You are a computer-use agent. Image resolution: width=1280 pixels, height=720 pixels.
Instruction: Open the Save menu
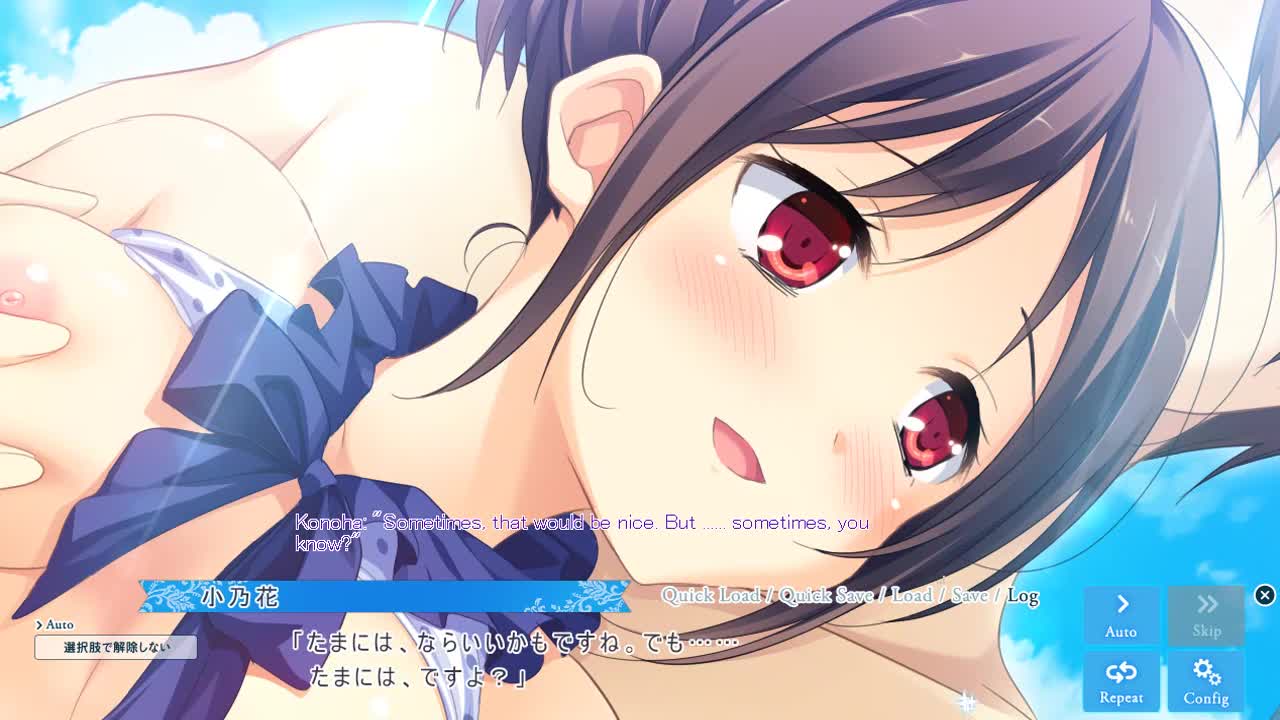[969, 596]
